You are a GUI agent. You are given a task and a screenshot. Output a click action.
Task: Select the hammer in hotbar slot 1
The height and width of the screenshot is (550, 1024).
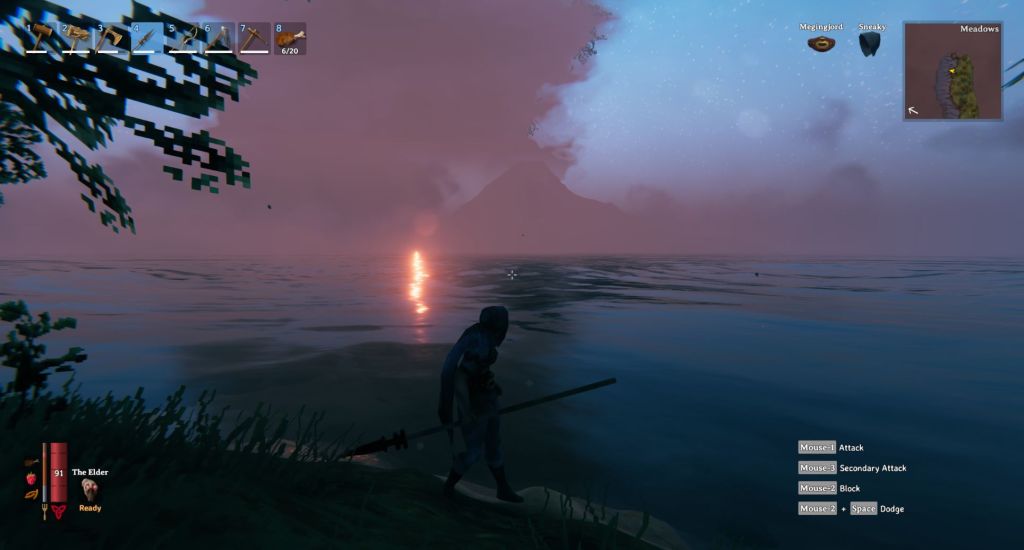pyautogui.click(x=42, y=38)
